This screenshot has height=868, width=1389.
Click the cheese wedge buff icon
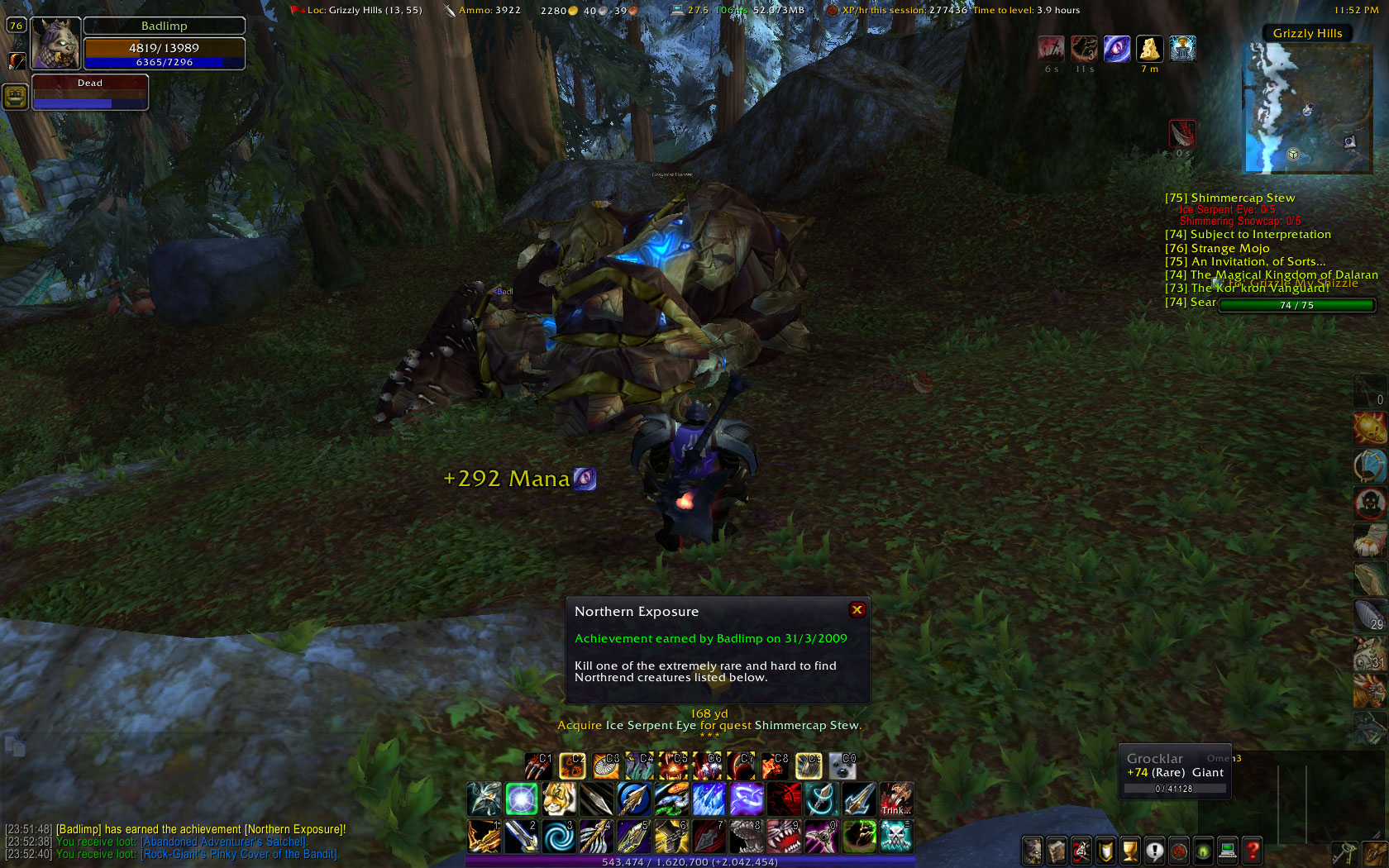click(1149, 49)
